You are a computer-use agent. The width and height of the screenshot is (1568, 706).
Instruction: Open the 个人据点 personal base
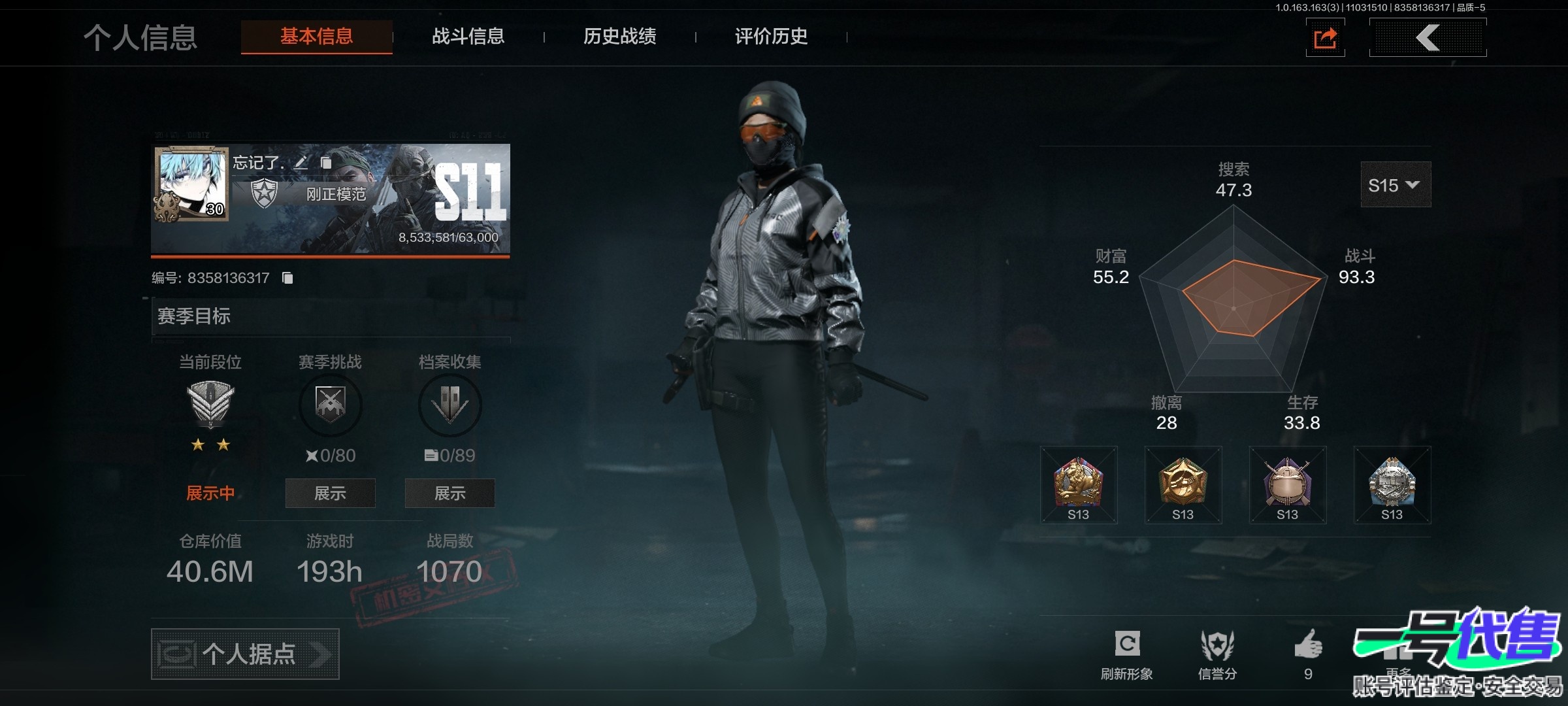pos(245,654)
